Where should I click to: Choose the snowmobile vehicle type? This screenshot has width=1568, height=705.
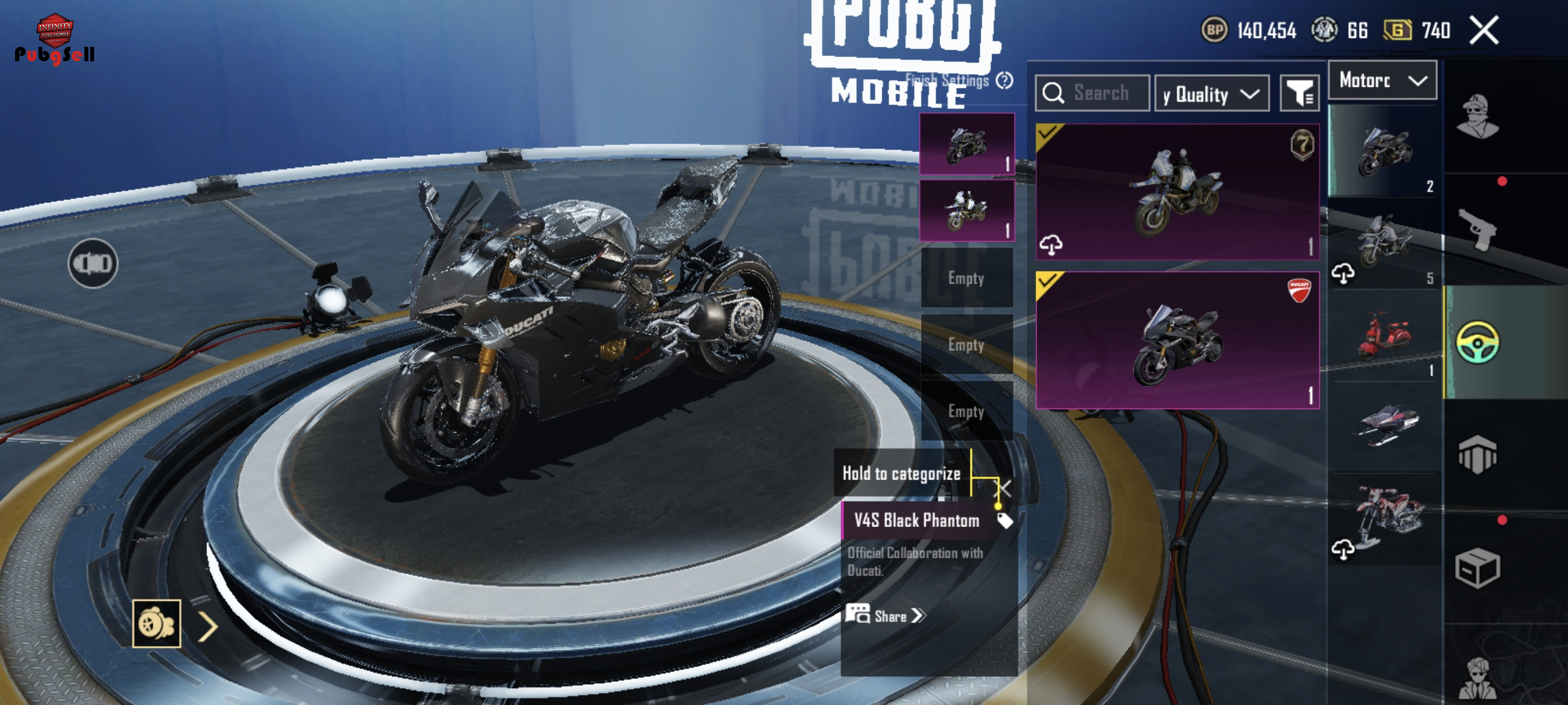click(1384, 426)
